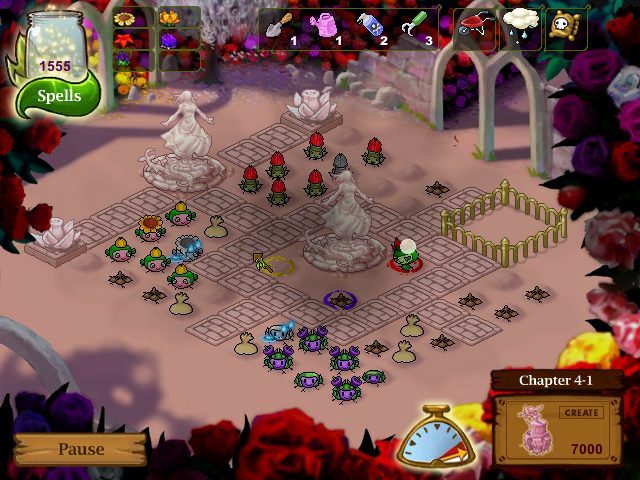
Task: Pick the purple crystal flower slot
Action: [168, 40]
